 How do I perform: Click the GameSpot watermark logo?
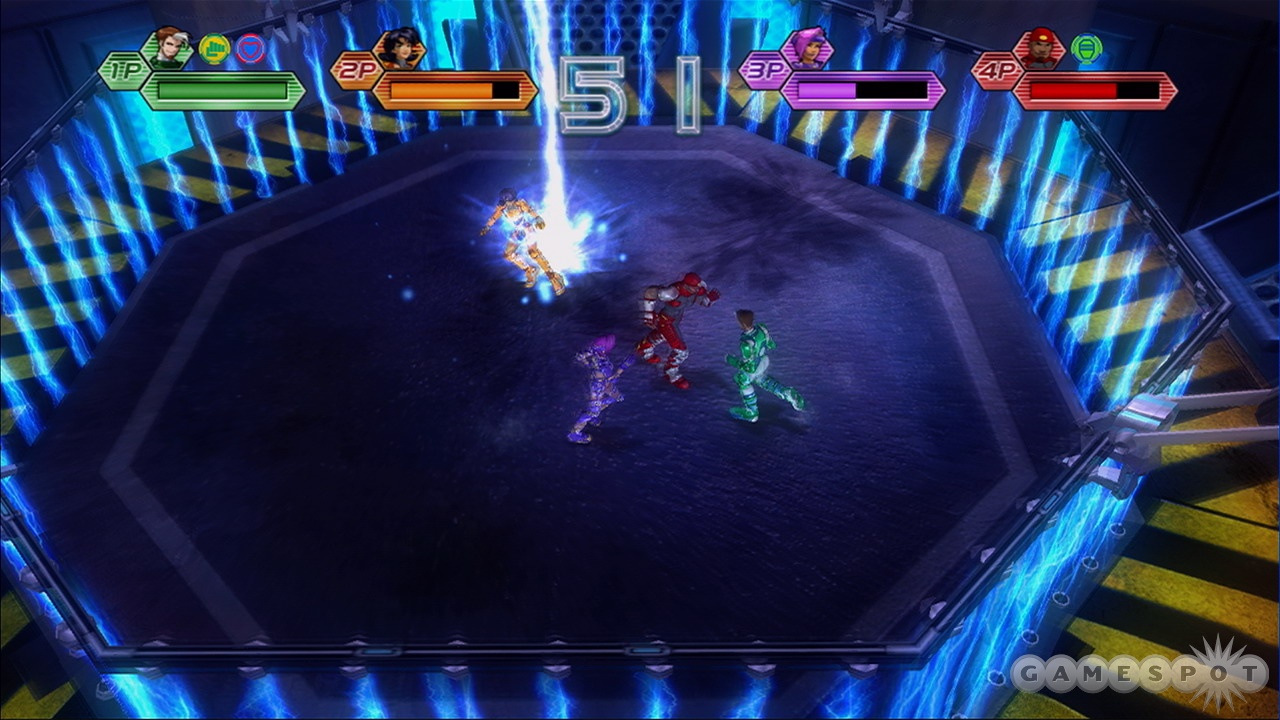point(1138,674)
